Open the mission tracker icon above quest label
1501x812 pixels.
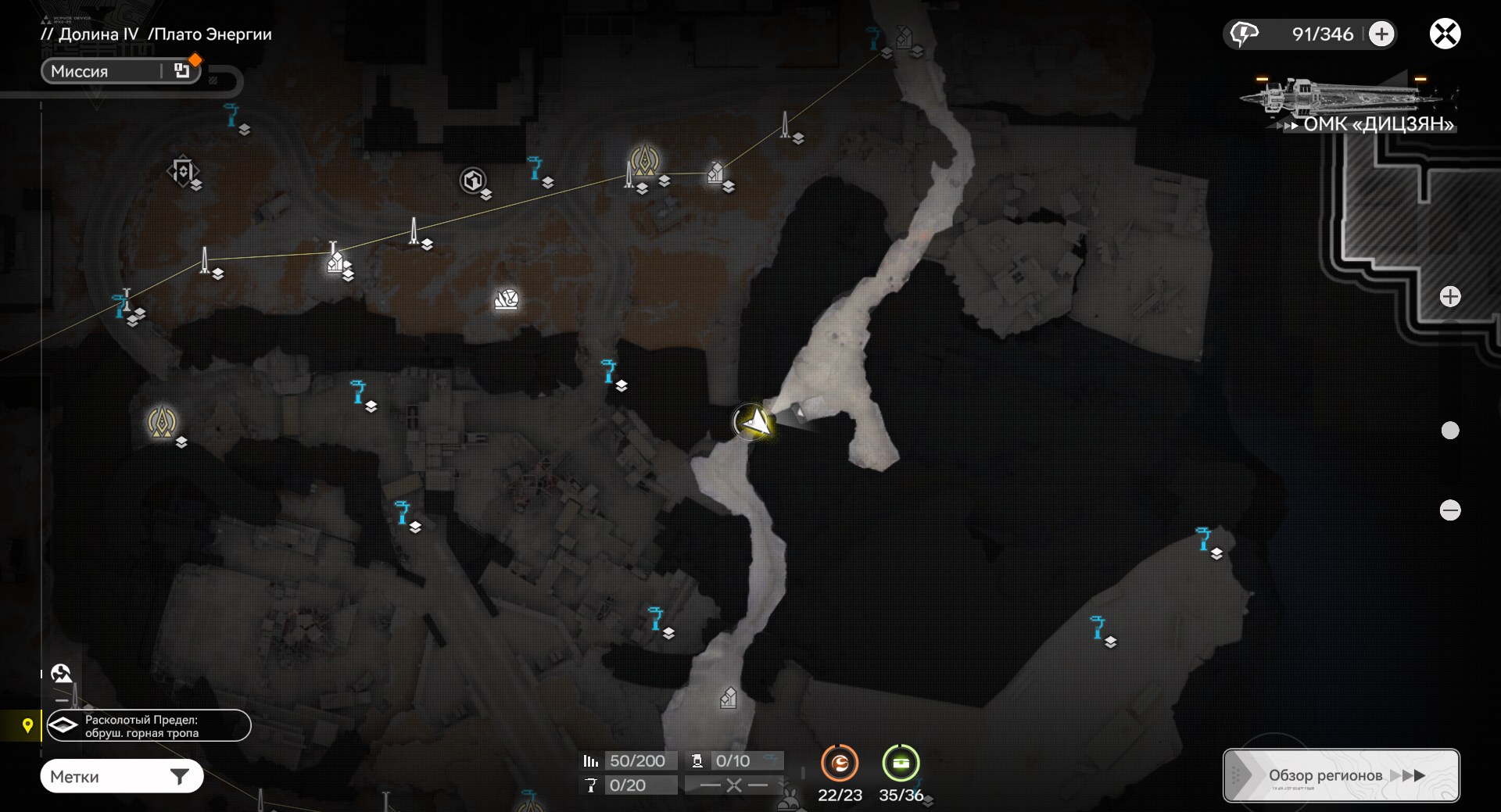click(61, 673)
